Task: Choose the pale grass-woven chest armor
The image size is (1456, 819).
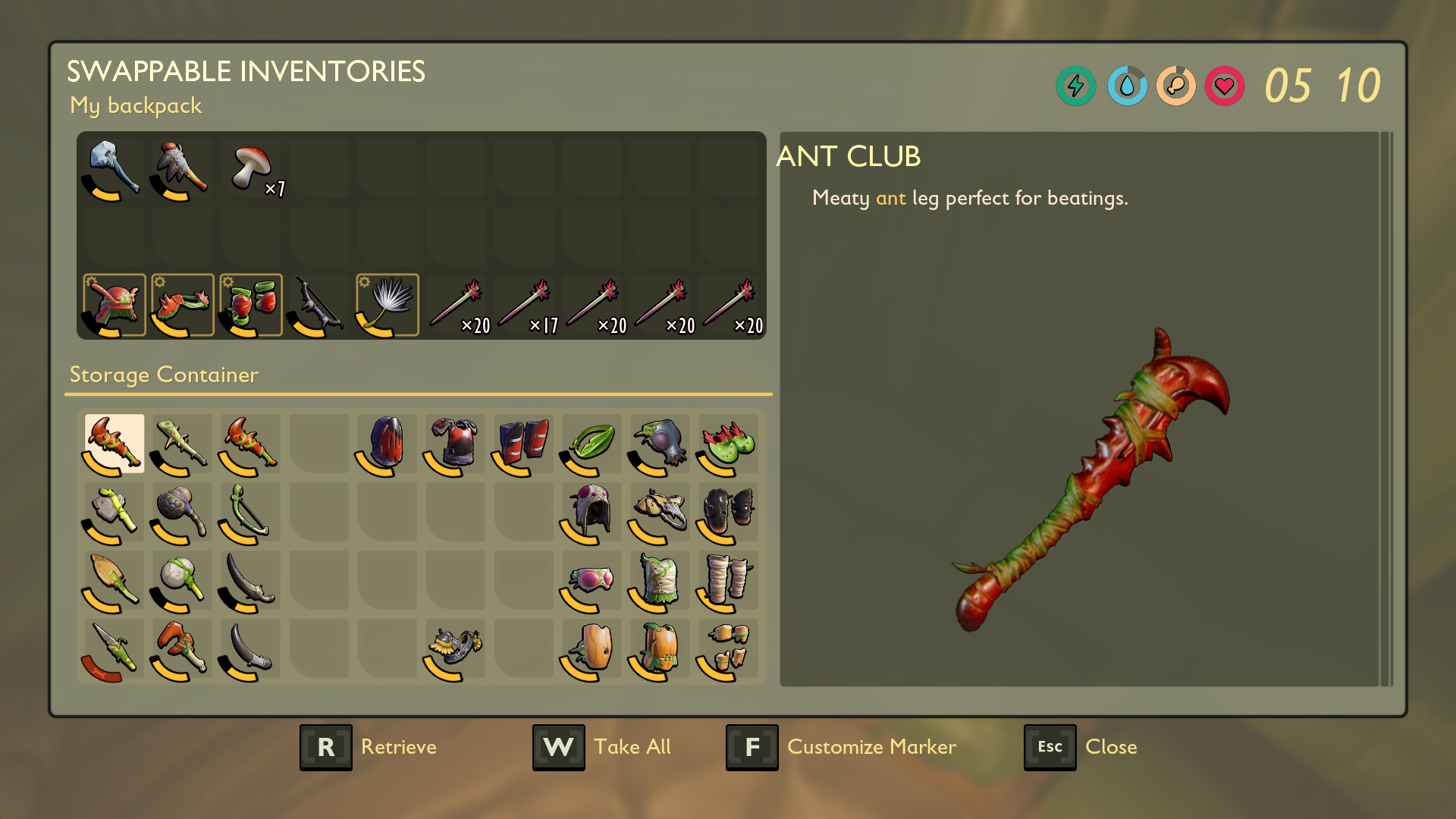Action: pyautogui.click(x=660, y=582)
